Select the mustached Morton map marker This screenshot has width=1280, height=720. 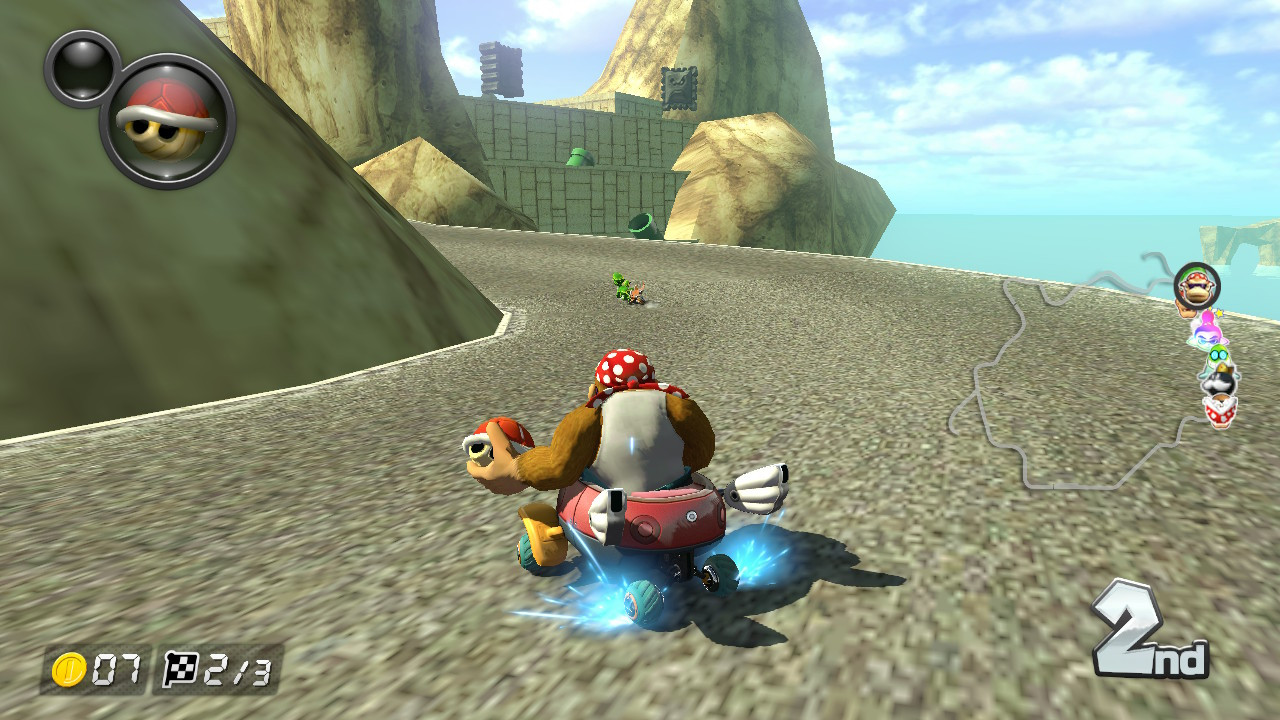coord(1217,382)
